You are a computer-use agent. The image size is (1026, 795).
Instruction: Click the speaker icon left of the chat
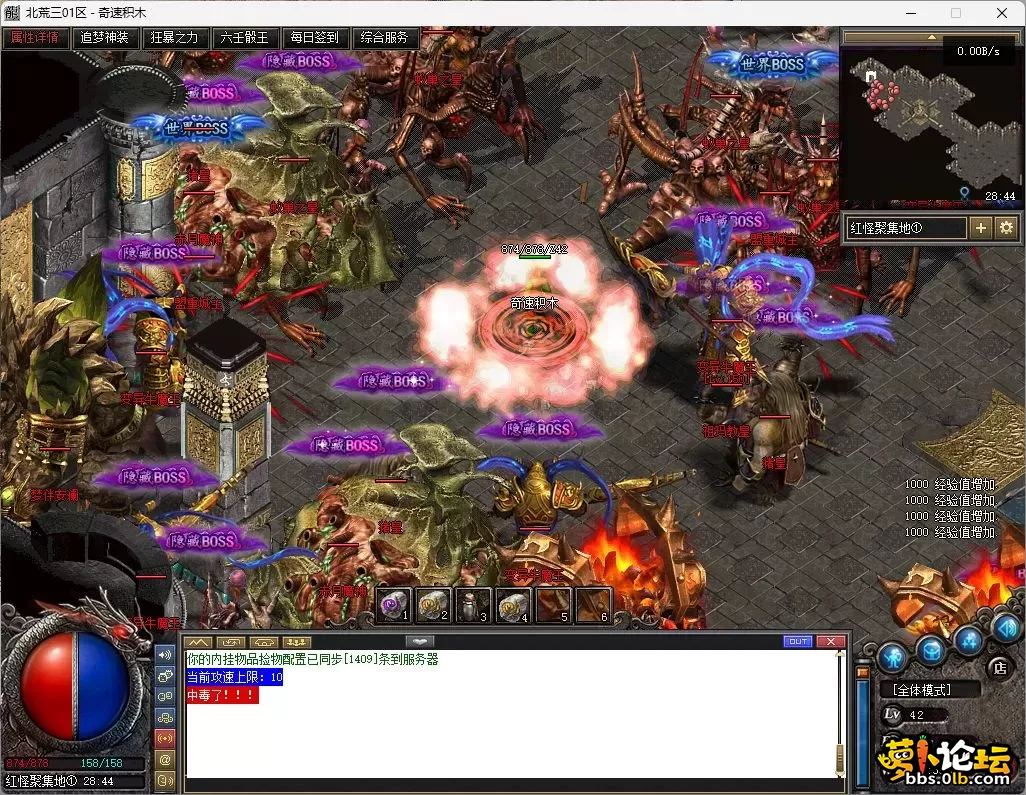coord(165,654)
